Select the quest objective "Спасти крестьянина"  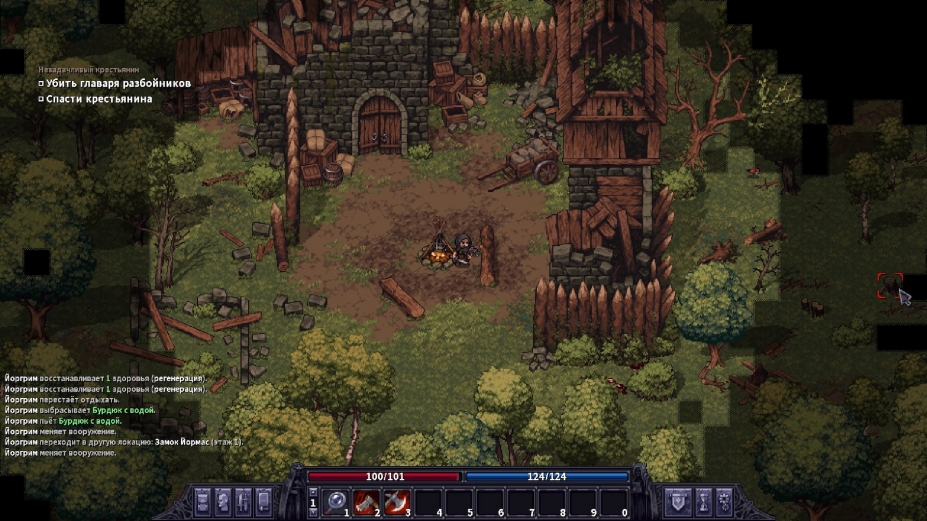point(99,99)
